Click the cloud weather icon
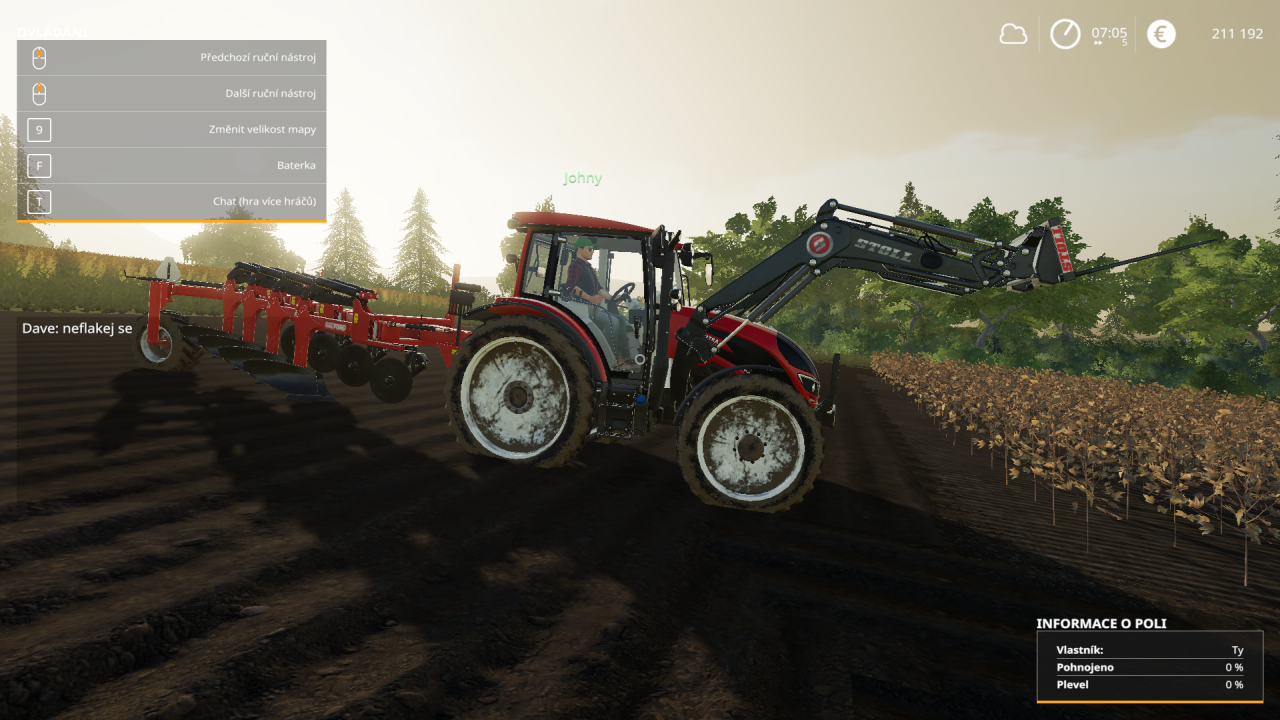 1012,34
